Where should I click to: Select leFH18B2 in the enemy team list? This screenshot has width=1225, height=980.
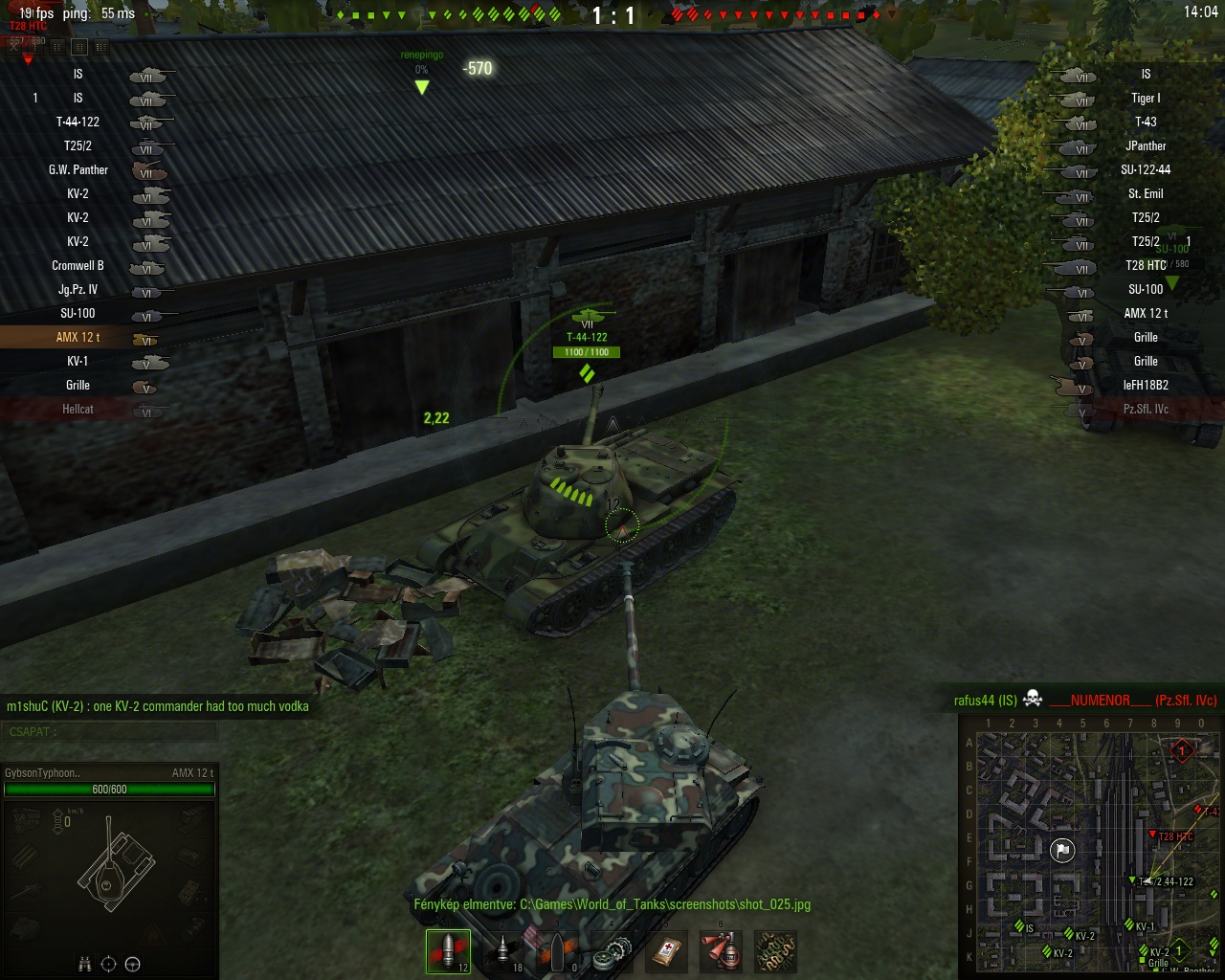pyautogui.click(x=1146, y=385)
